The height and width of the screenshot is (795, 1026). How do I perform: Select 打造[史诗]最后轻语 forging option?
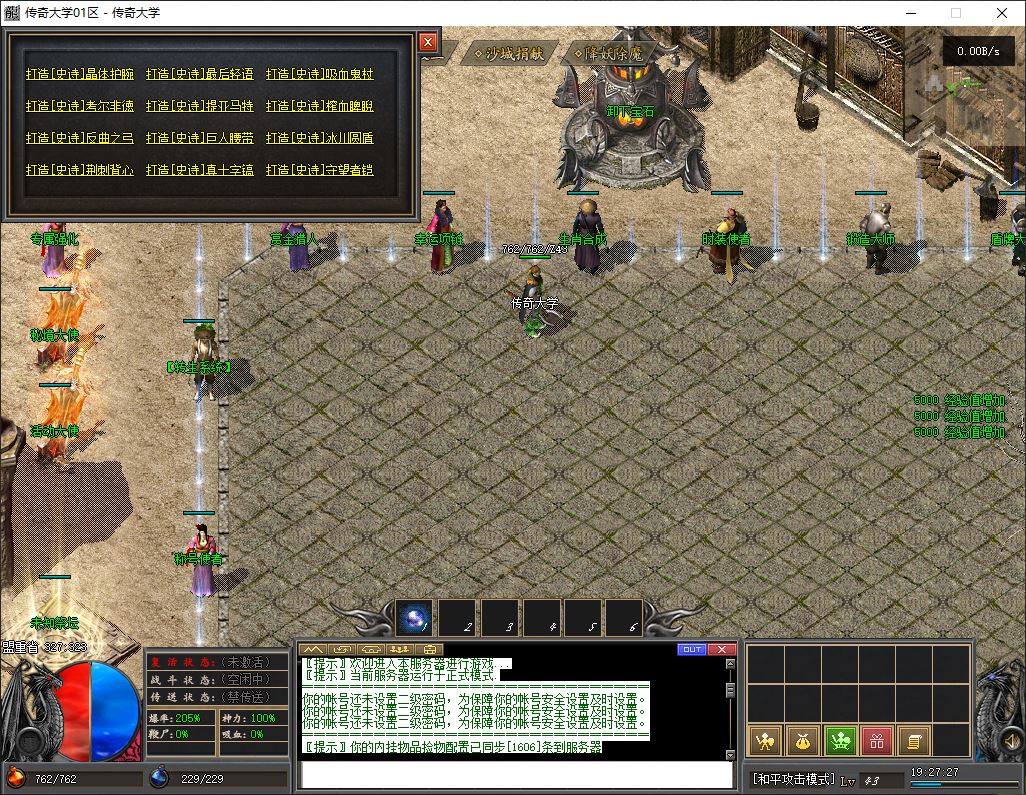point(200,74)
